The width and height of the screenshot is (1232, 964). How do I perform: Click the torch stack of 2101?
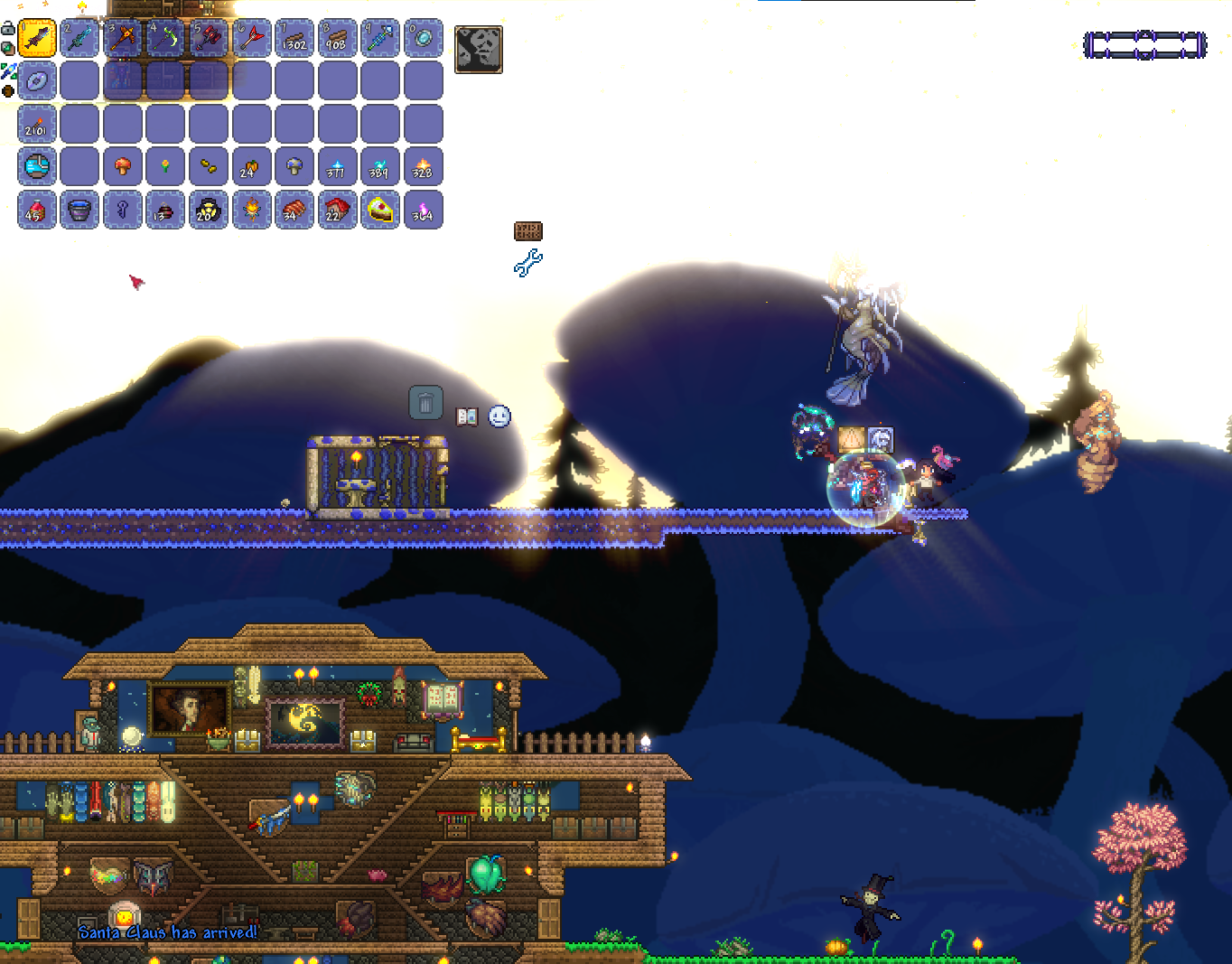(37, 125)
